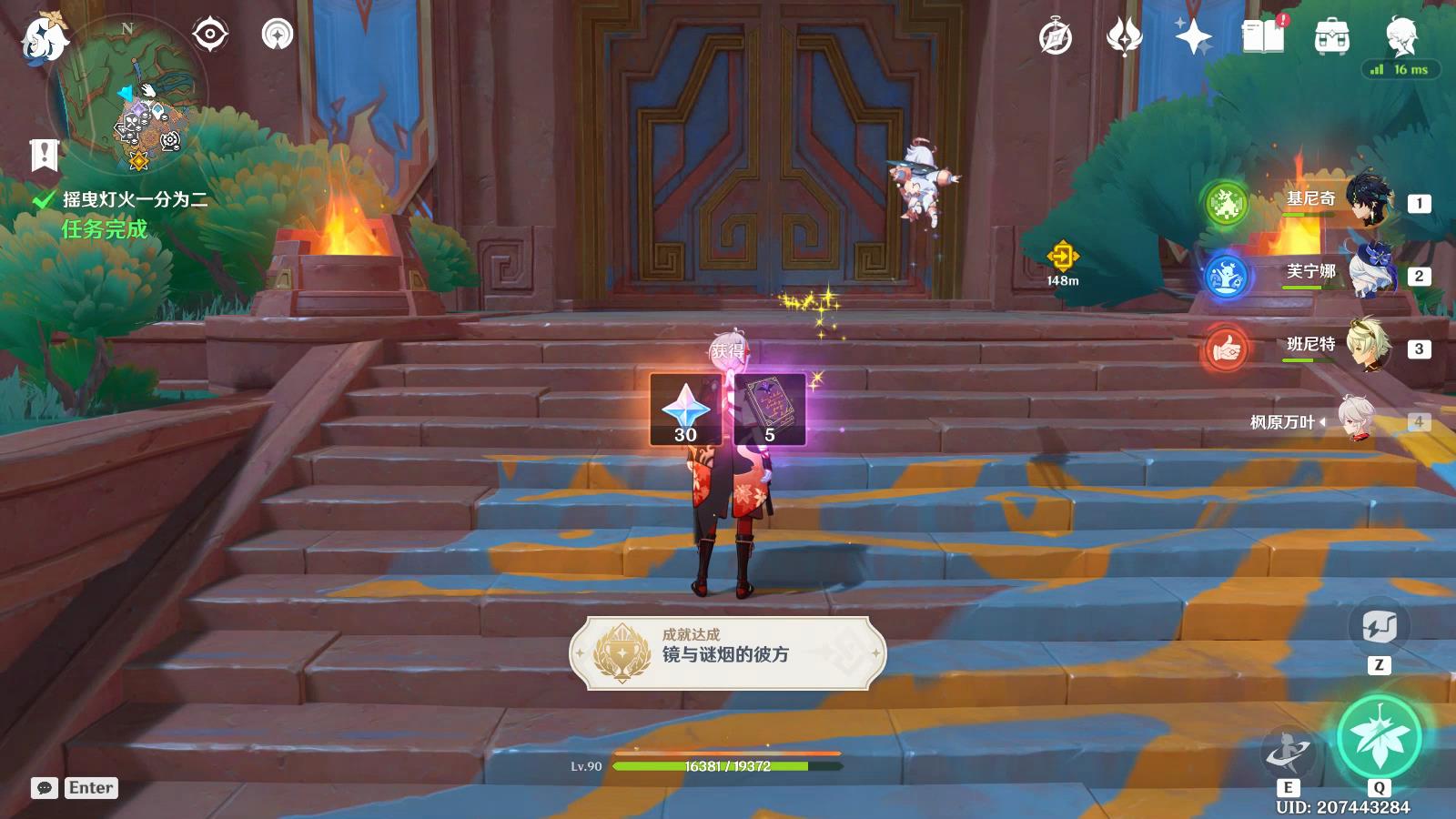
Task: Open the Wish star icon
Action: [1193, 37]
